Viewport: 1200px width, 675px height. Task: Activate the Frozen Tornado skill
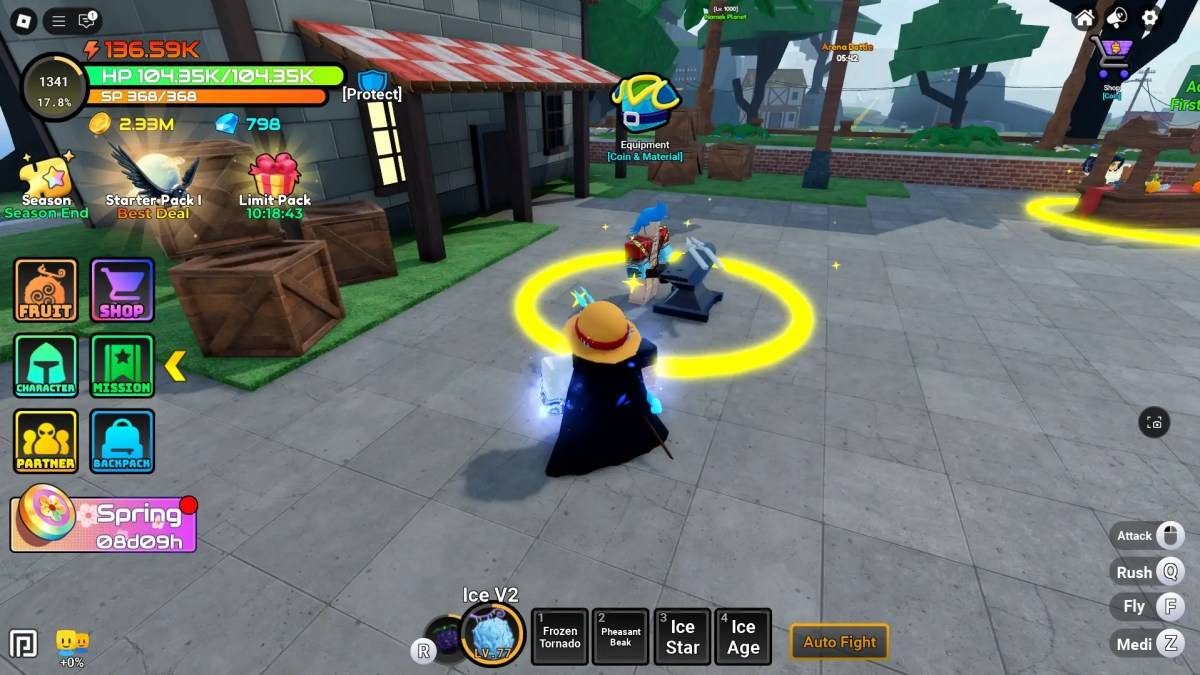(x=559, y=636)
